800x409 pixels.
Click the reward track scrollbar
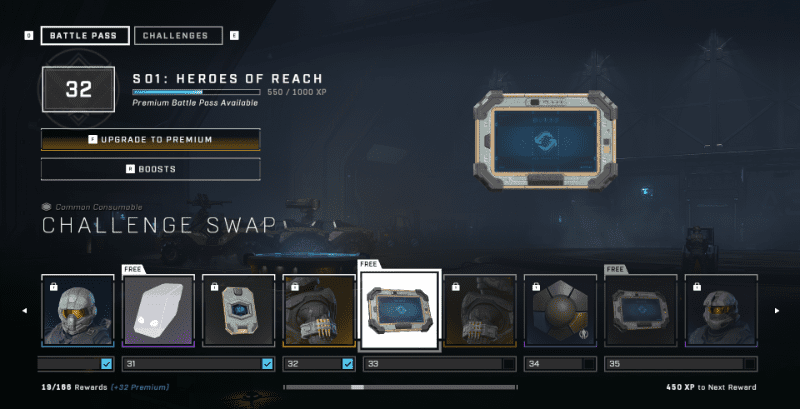(x=400, y=387)
